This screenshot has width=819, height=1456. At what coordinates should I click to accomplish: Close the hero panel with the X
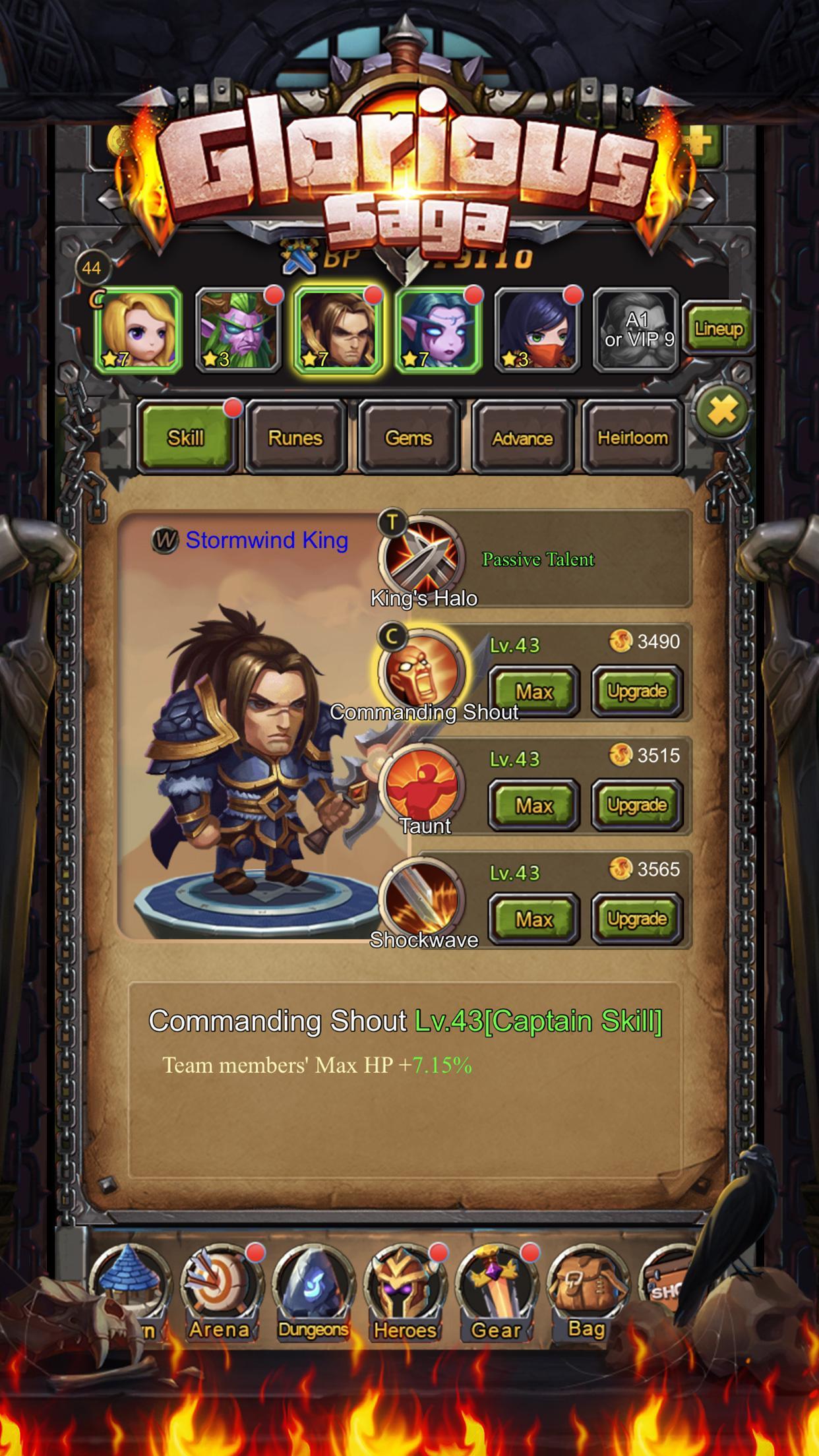point(723,411)
